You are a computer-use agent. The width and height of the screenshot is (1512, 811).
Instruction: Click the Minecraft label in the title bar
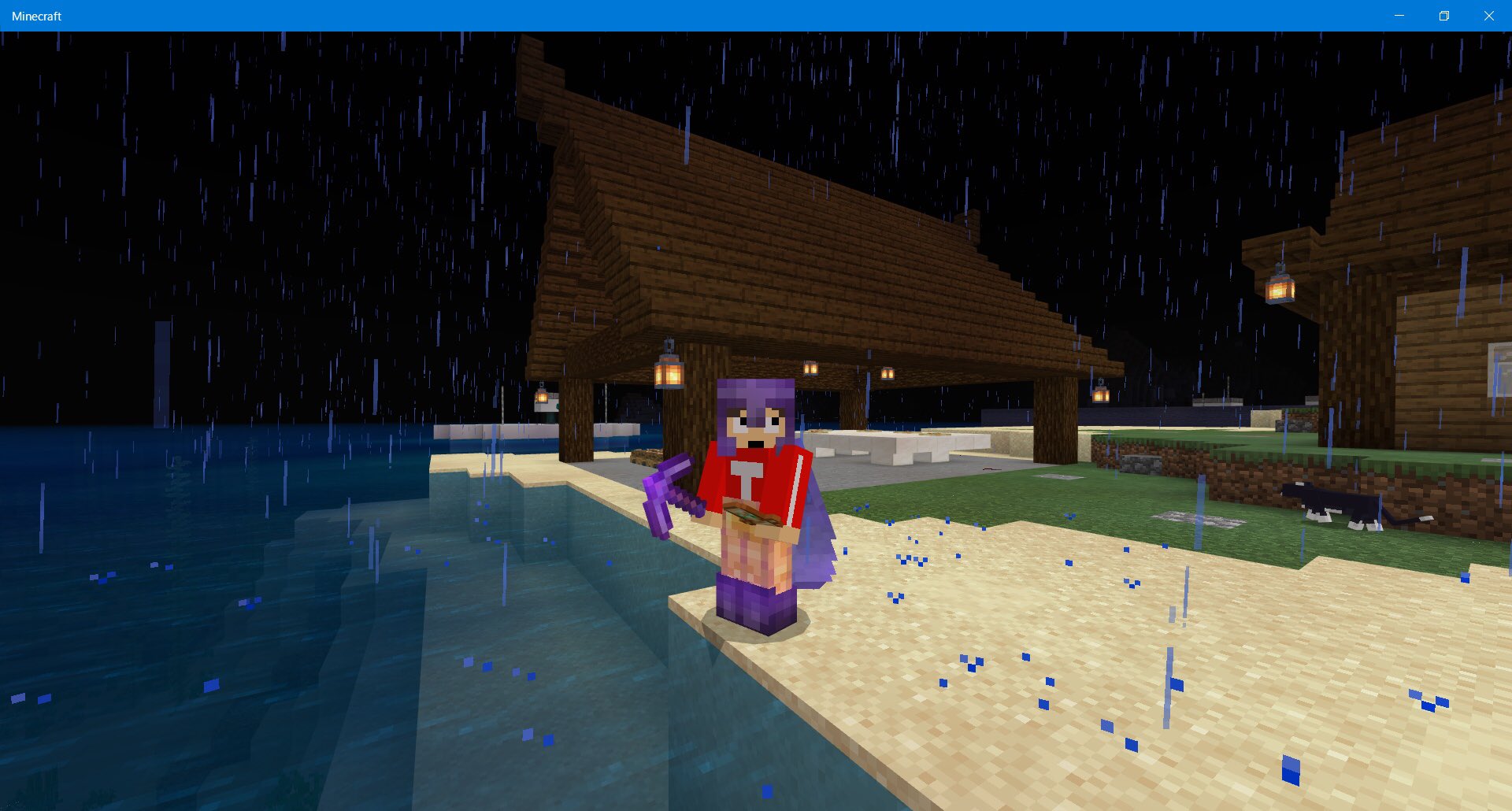pos(37,15)
